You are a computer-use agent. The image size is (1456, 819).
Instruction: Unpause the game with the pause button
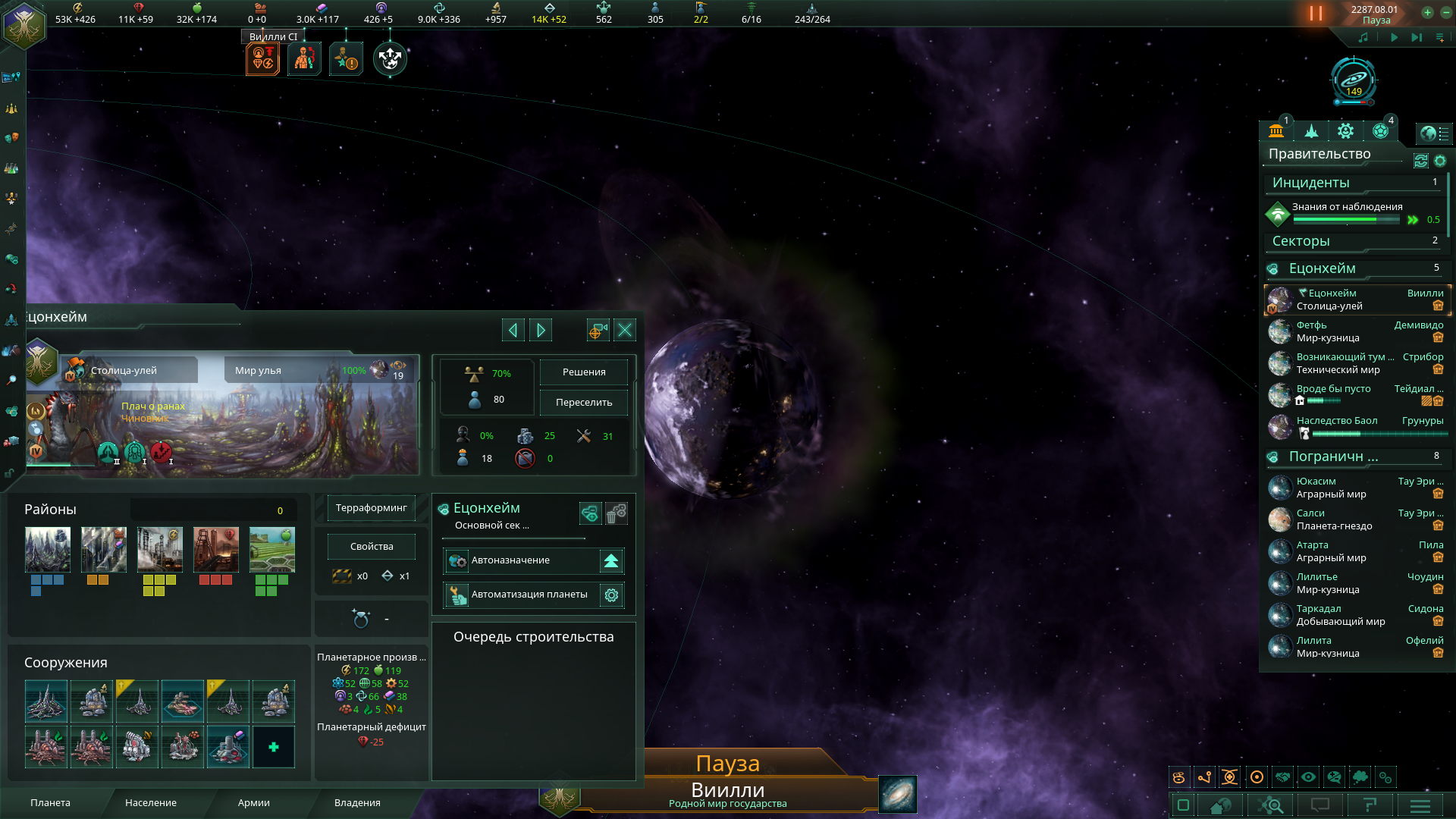(1316, 14)
